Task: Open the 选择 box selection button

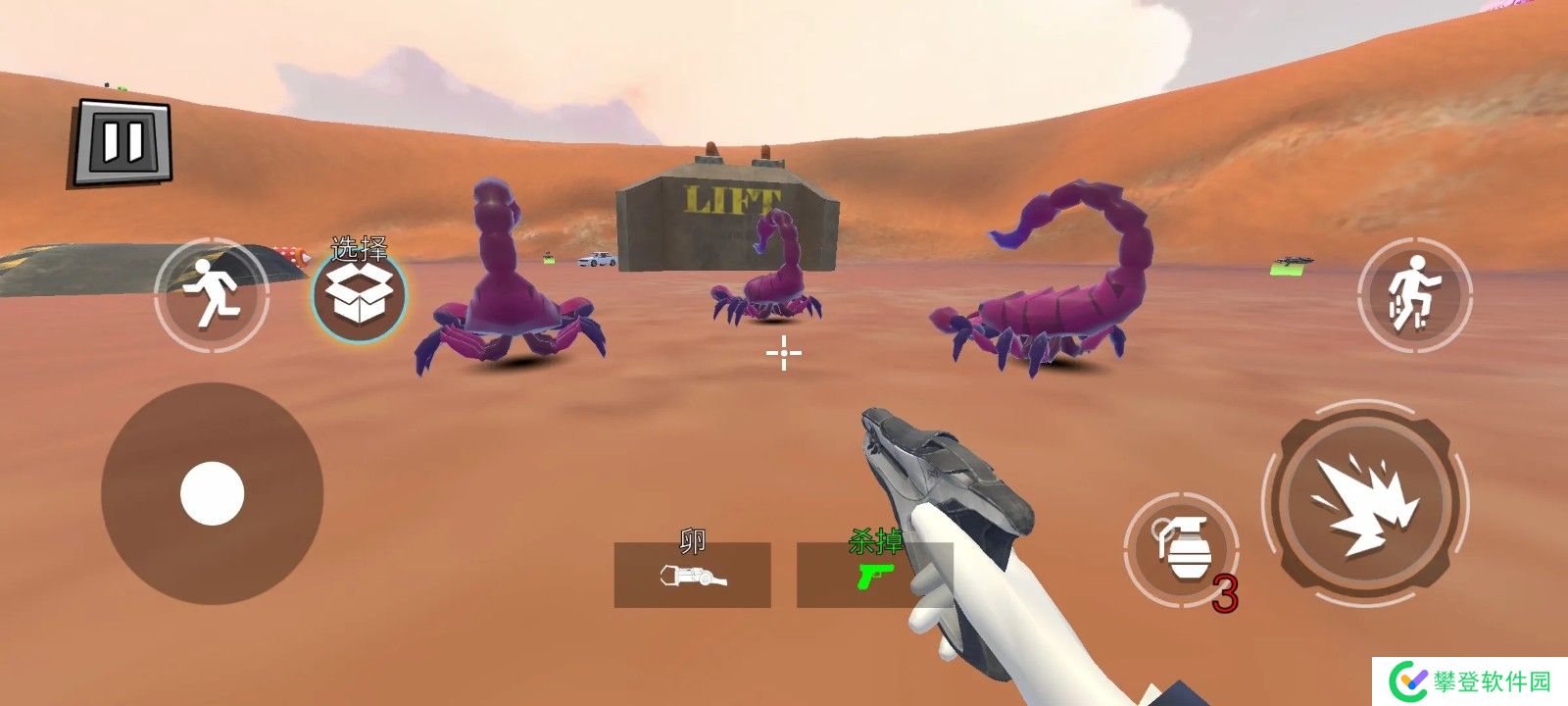Action: (x=359, y=293)
